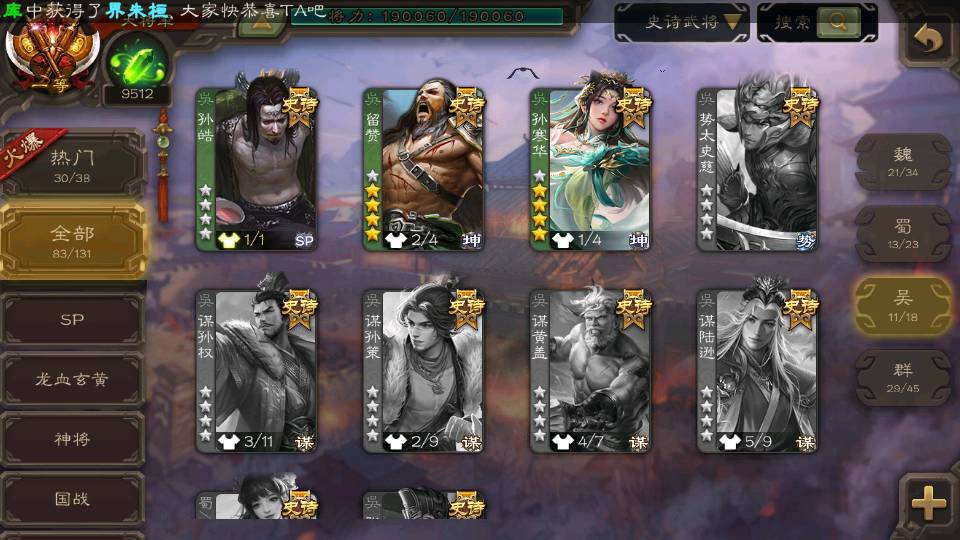
Task: Select the 吴 faction filter
Action: (x=903, y=305)
